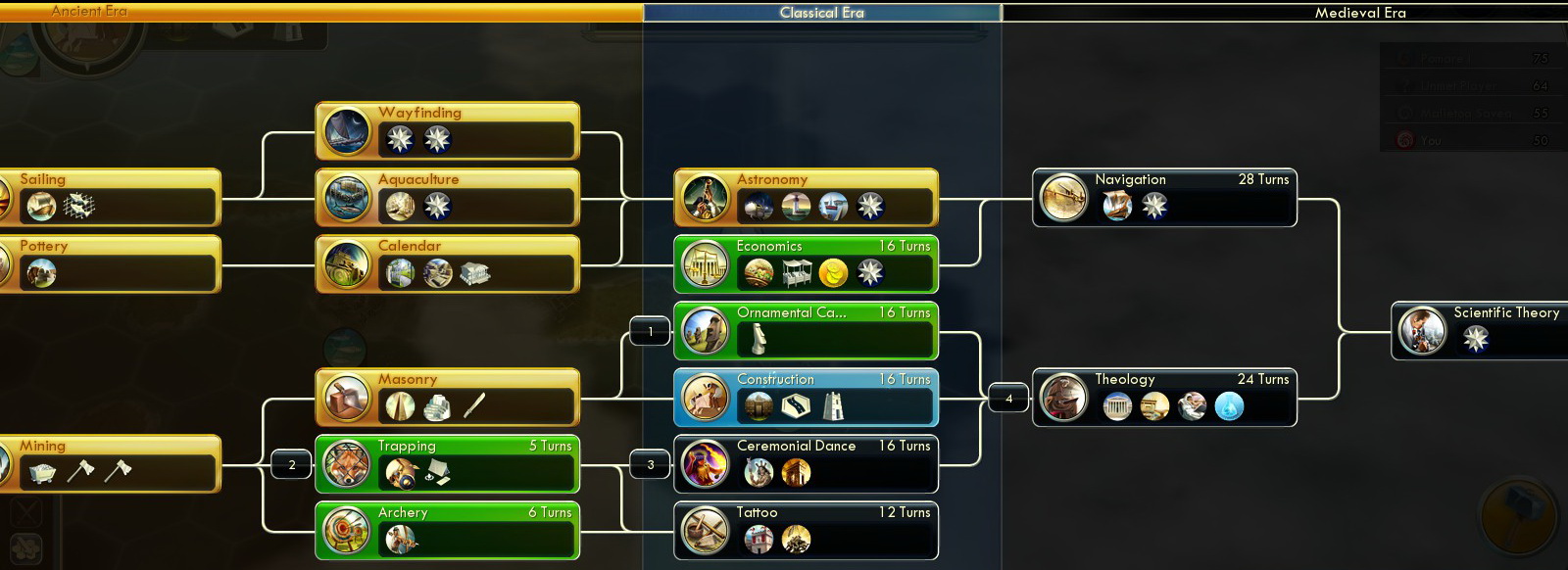Select the Astronomy technology

click(x=806, y=197)
